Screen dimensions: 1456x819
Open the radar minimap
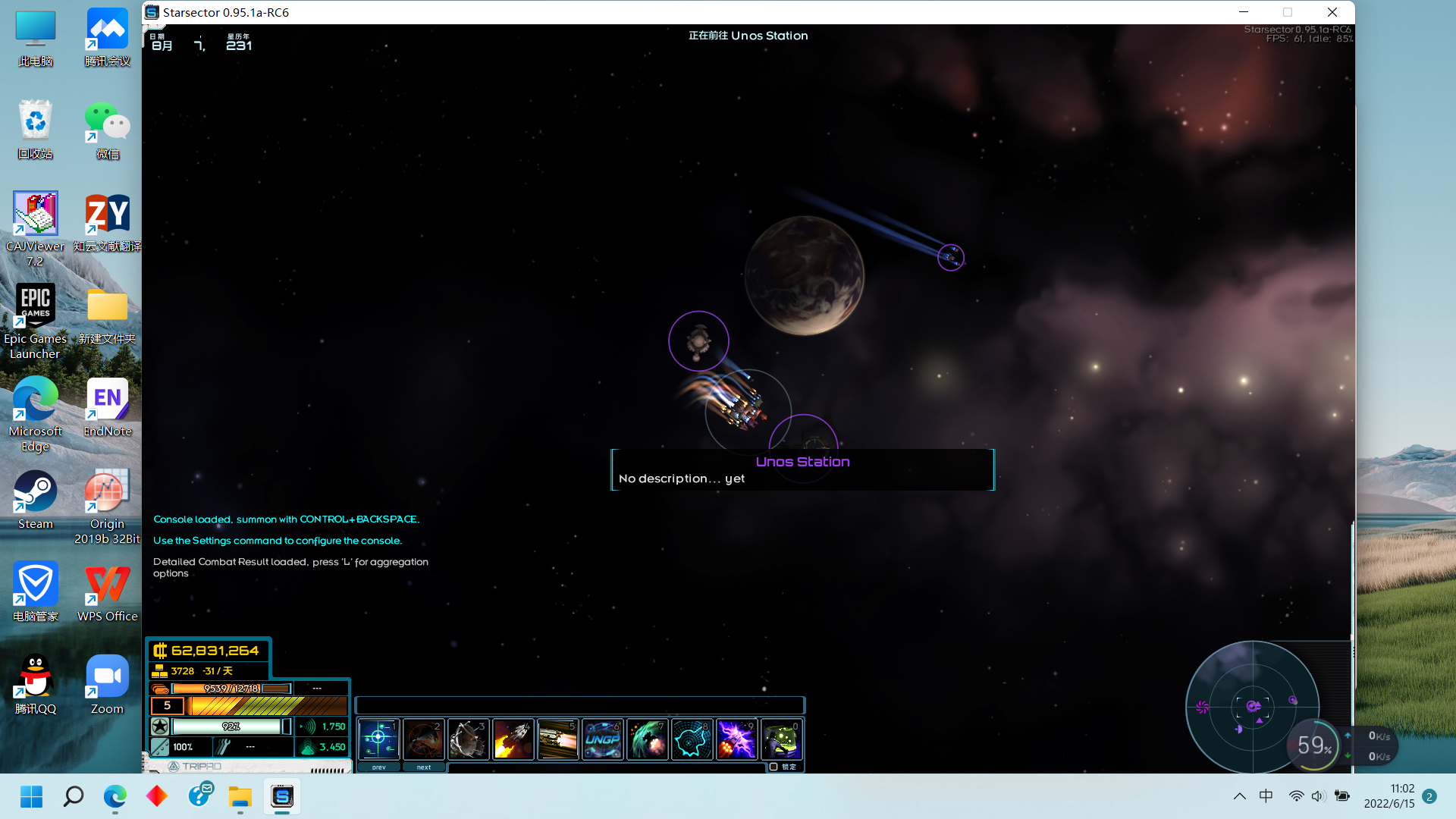[x=1252, y=707]
